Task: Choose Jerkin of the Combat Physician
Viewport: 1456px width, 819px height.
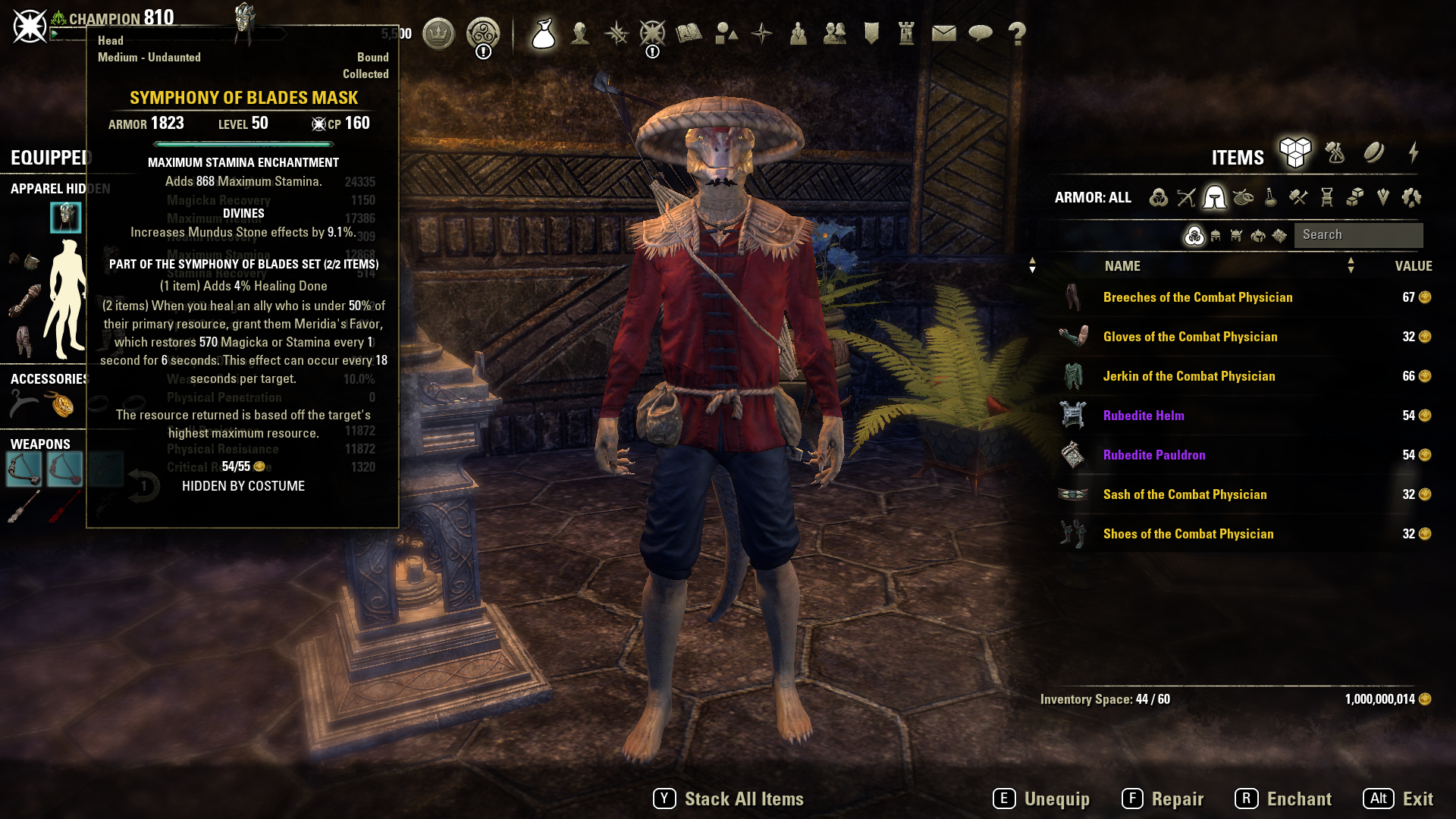Action: coord(1188,376)
